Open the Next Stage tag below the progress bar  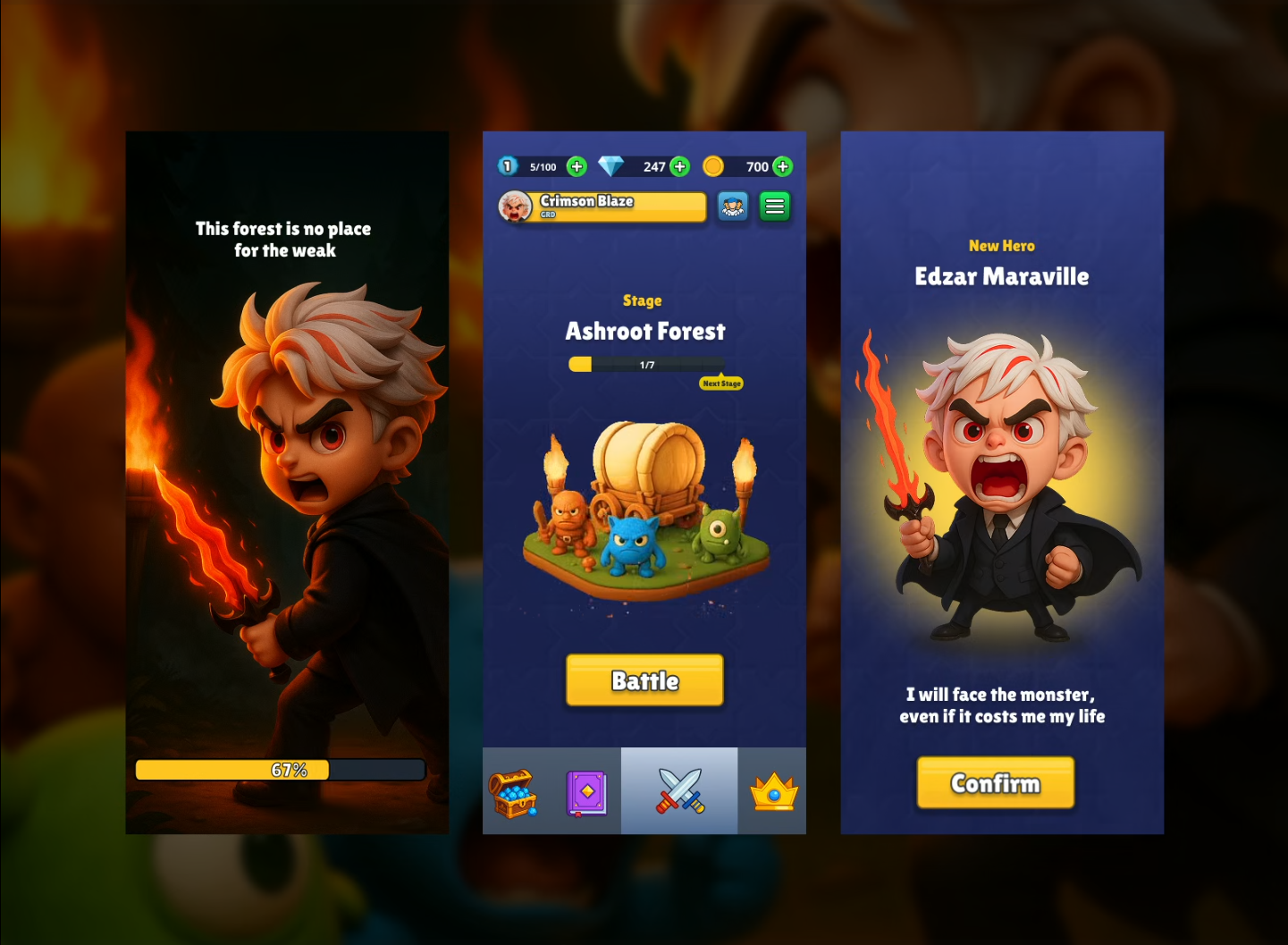(720, 383)
